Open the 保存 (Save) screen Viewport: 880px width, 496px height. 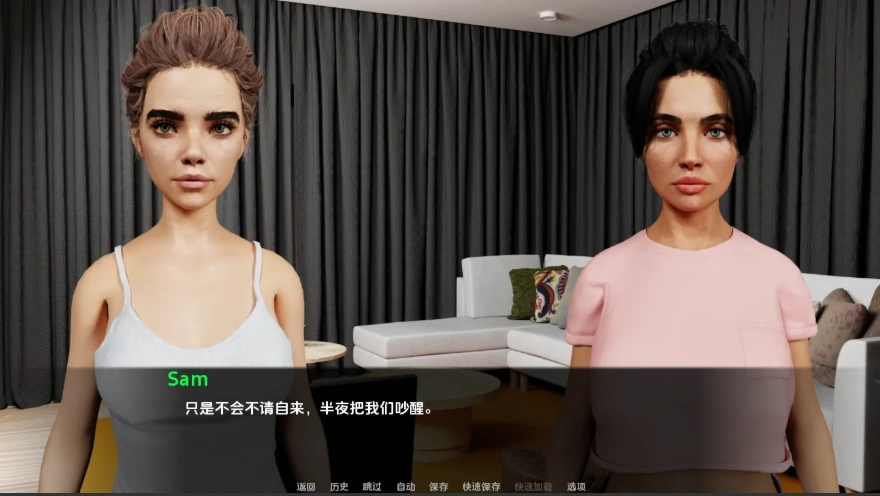pos(438,487)
